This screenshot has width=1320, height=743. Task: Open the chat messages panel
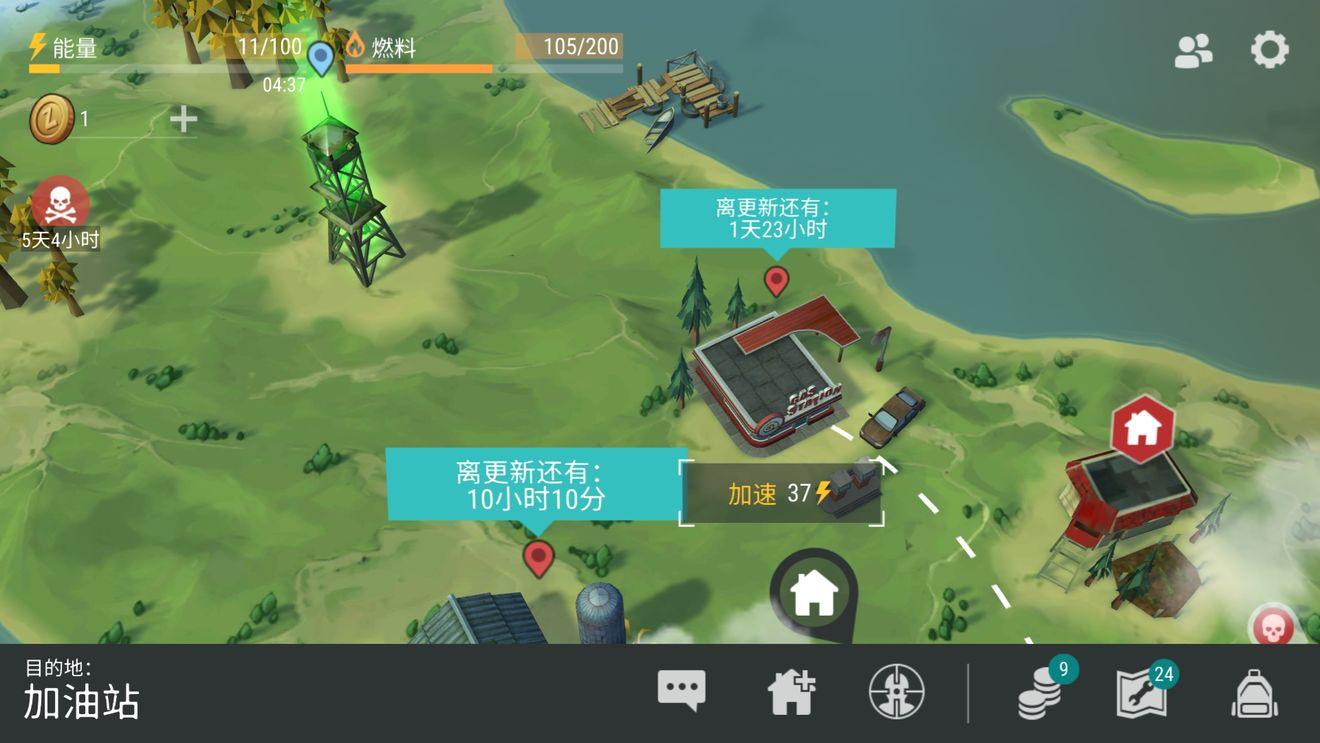point(680,689)
